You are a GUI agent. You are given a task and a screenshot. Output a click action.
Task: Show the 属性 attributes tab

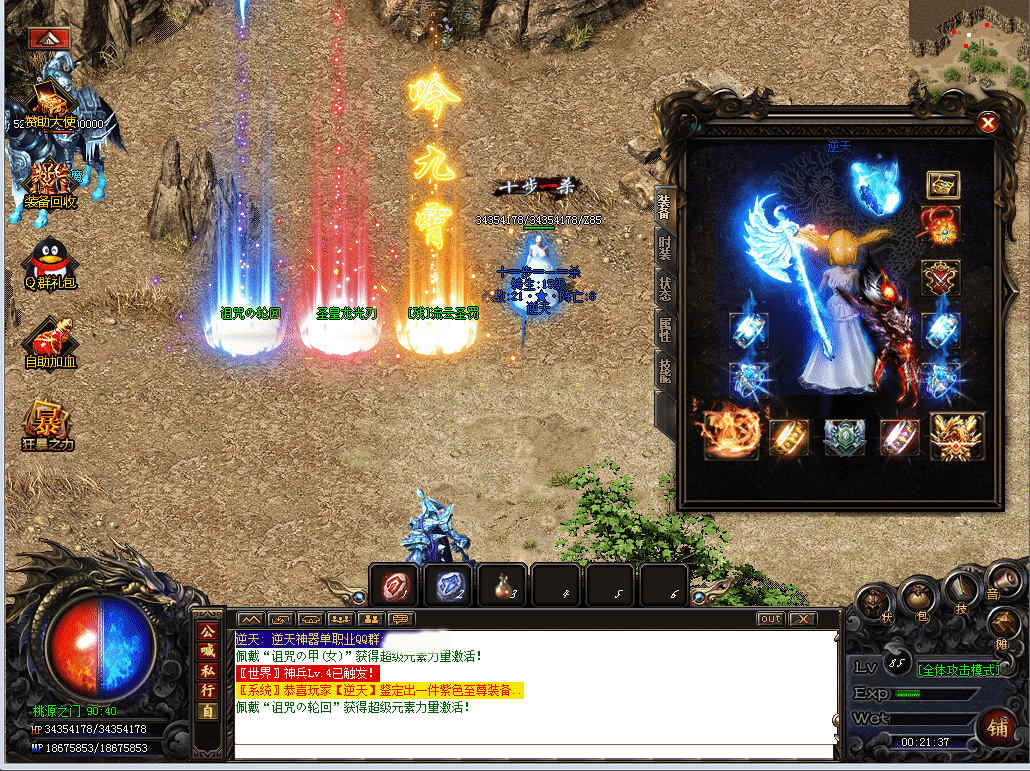tap(665, 330)
